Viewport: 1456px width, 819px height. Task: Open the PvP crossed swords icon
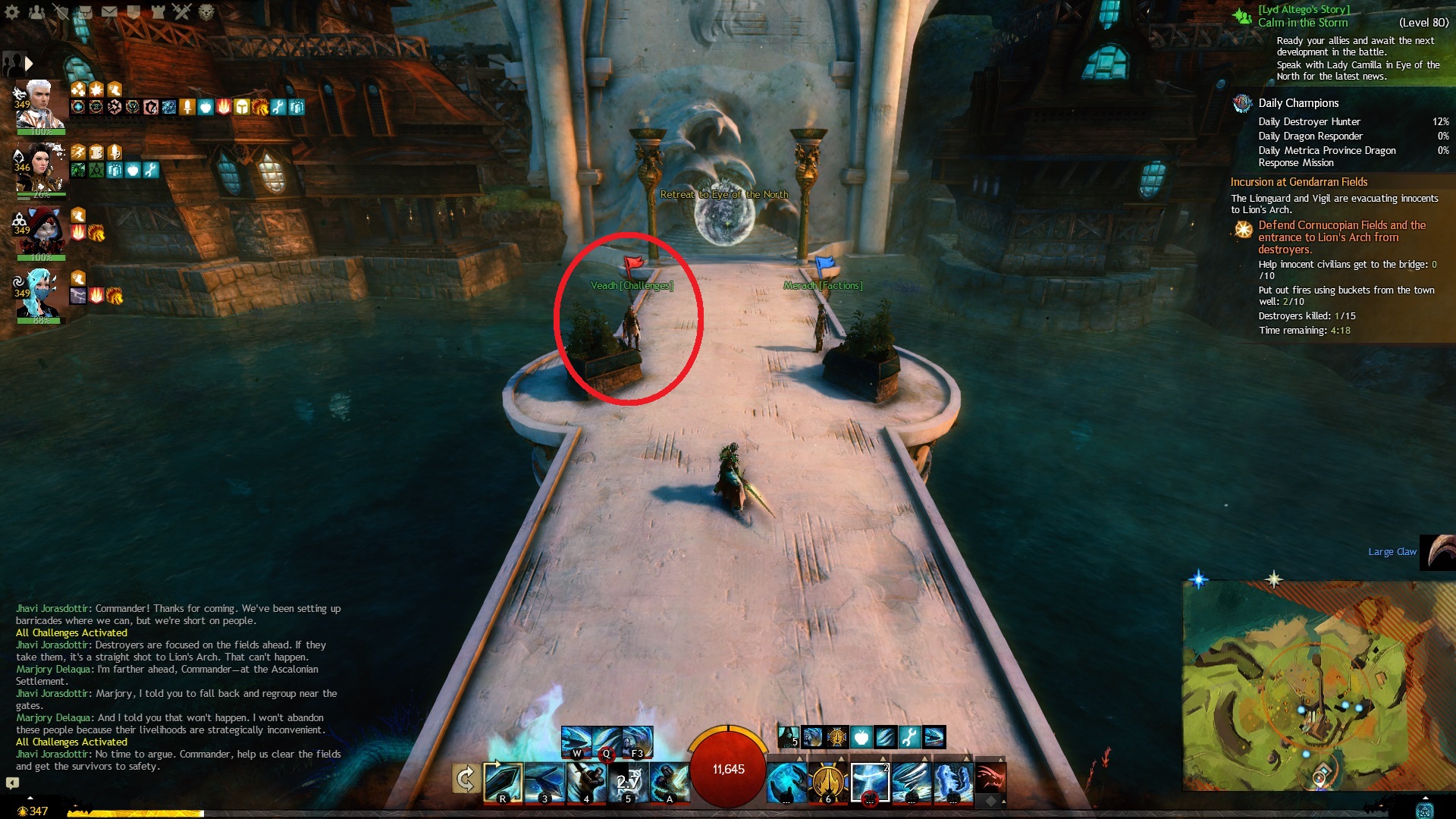point(182,11)
